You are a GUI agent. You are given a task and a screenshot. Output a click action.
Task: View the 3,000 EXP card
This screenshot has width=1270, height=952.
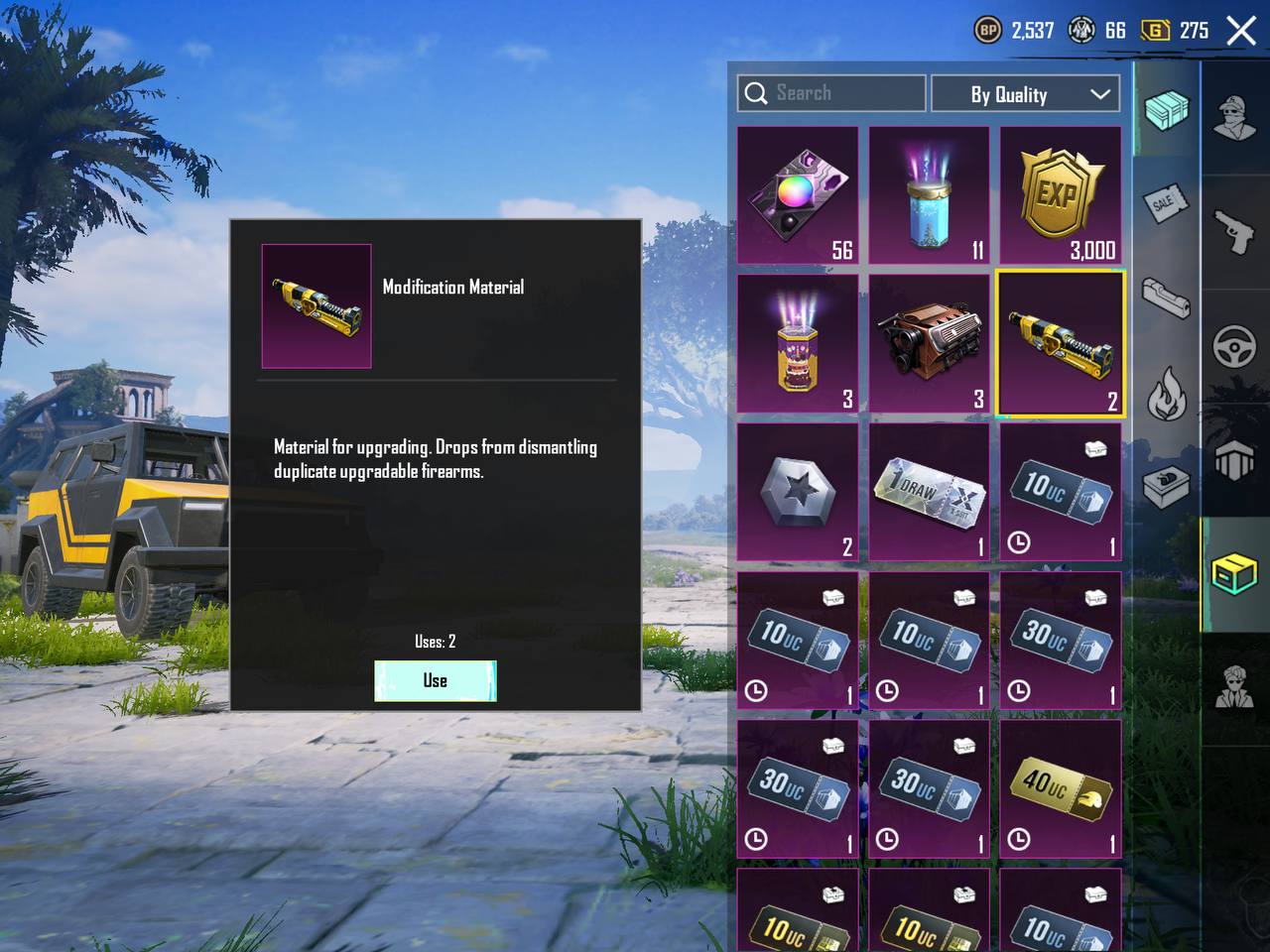click(x=1060, y=194)
